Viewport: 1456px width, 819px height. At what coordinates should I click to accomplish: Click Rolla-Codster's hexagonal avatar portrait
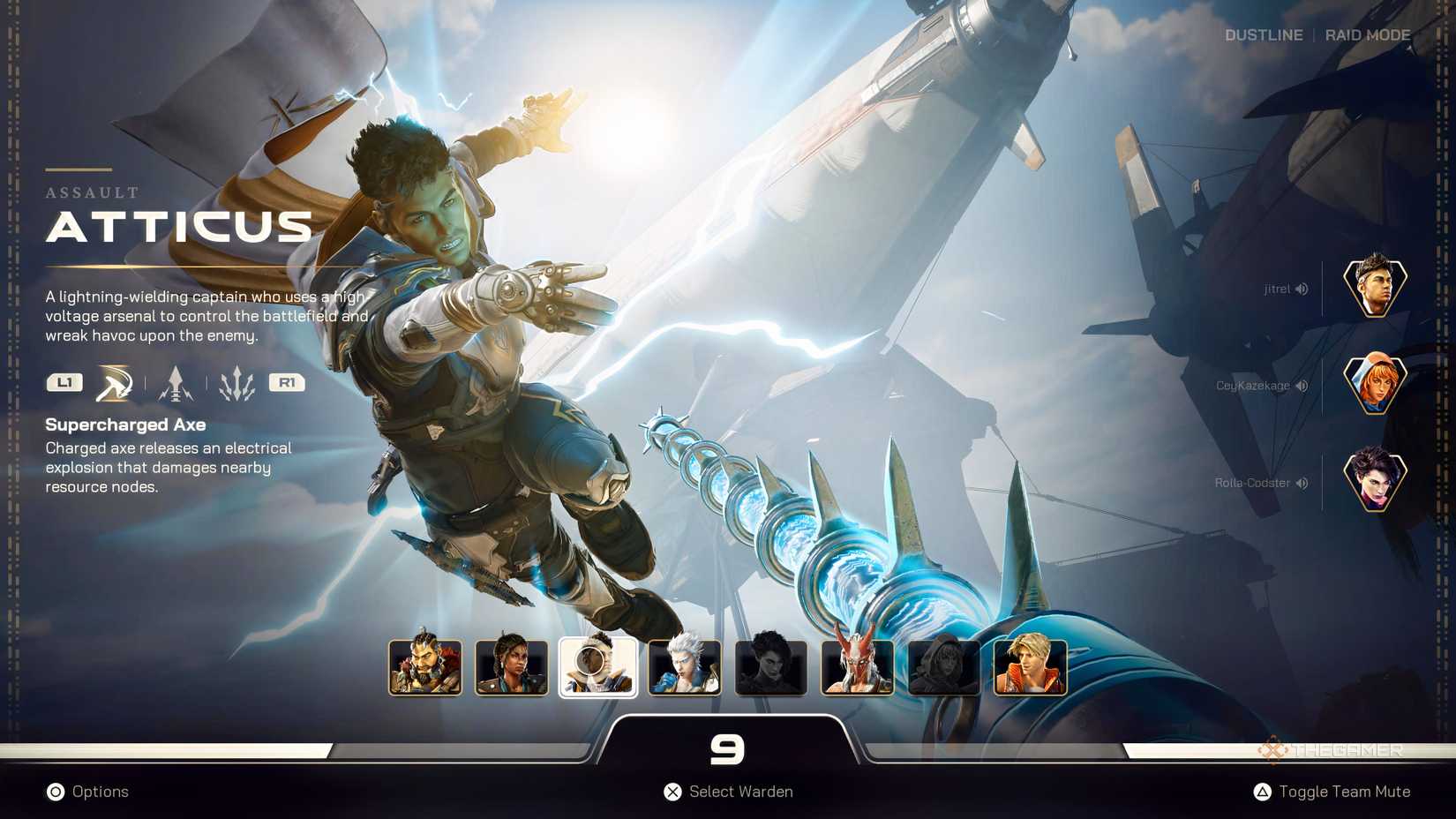click(1373, 481)
